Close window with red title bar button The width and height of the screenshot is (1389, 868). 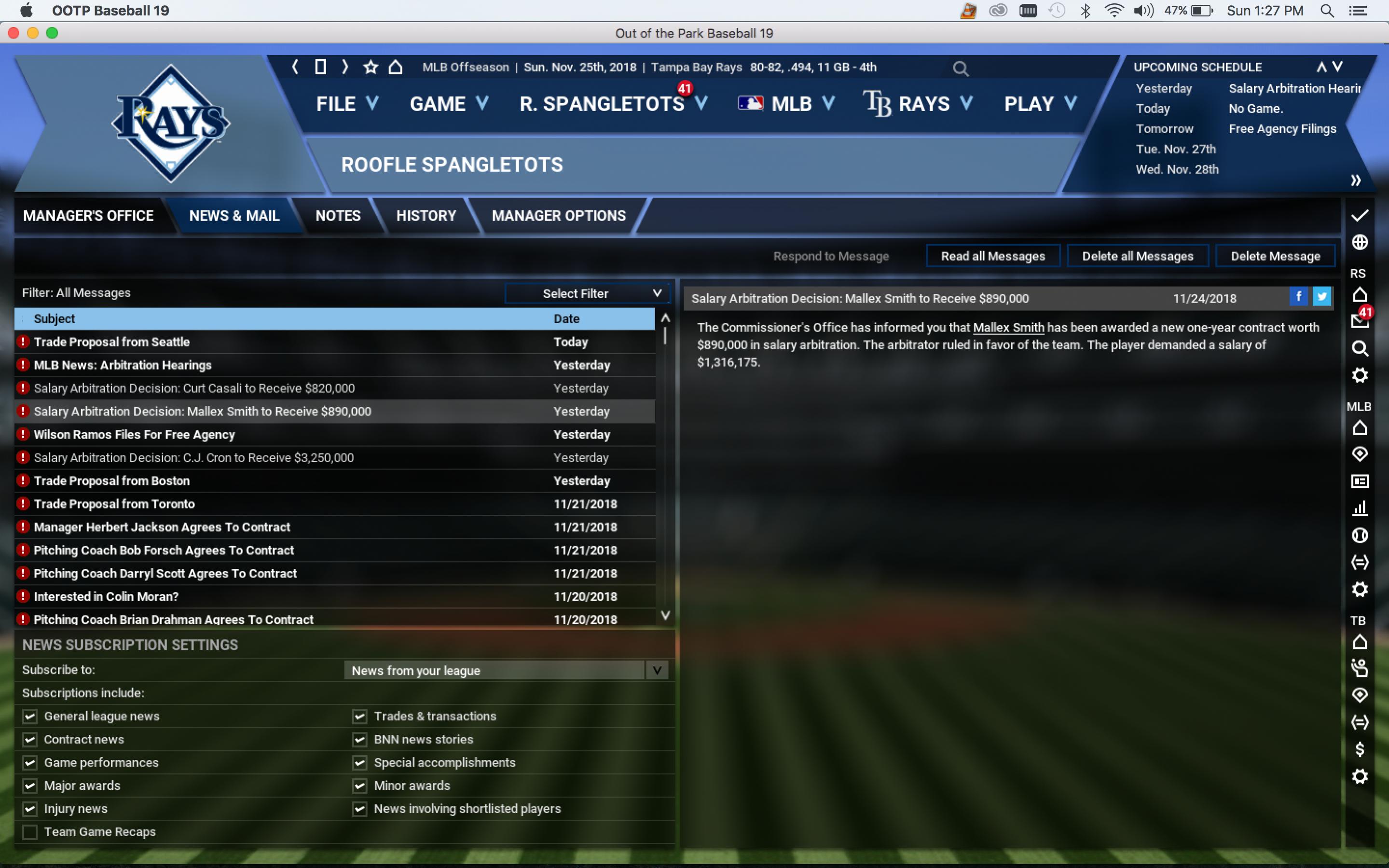[14, 33]
